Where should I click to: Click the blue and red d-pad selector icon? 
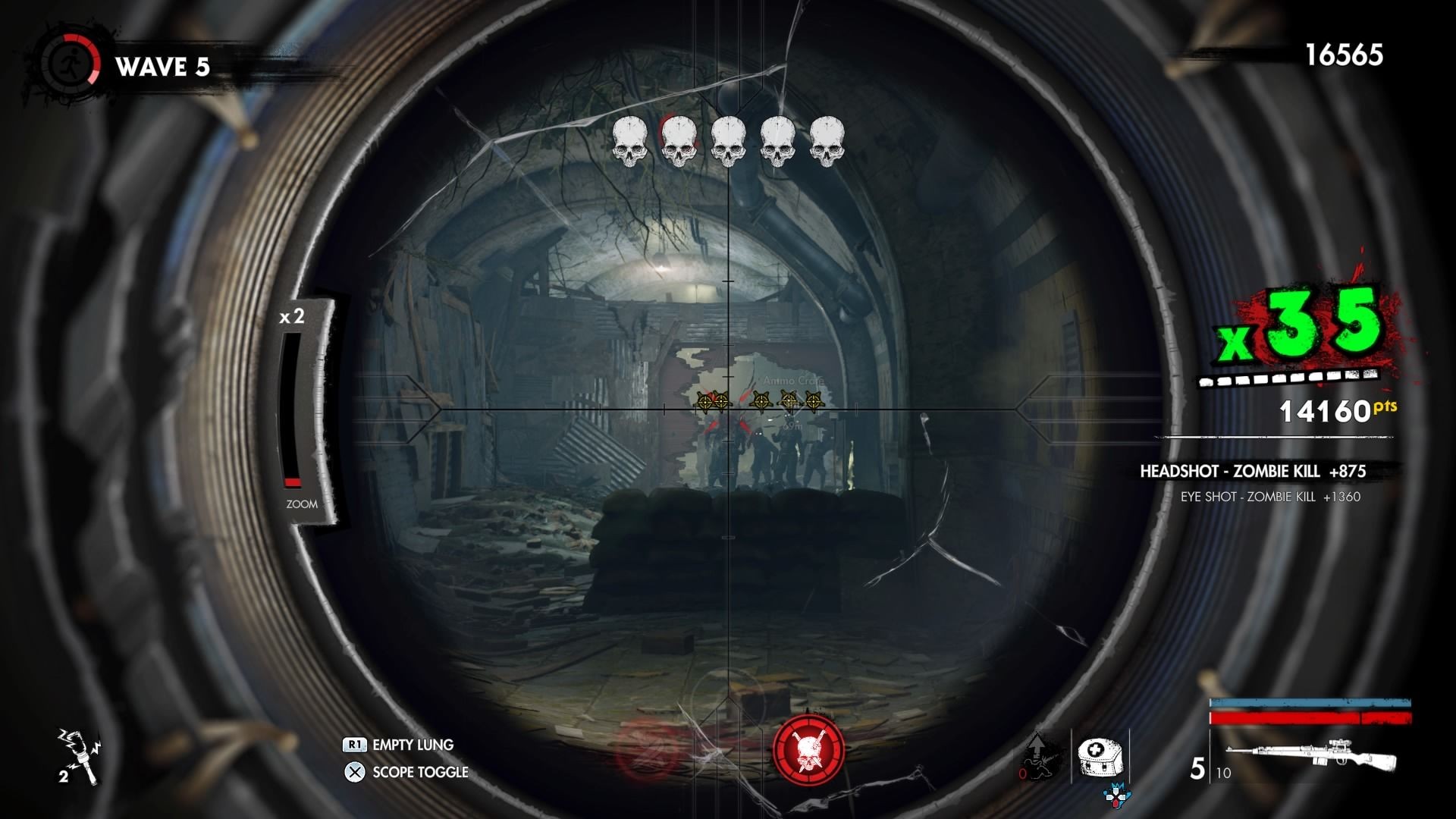pos(1116,795)
